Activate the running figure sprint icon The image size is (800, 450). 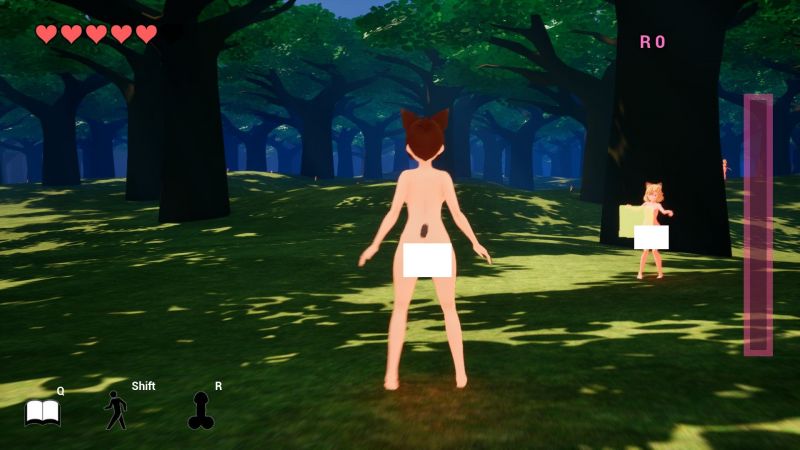[x=116, y=410]
